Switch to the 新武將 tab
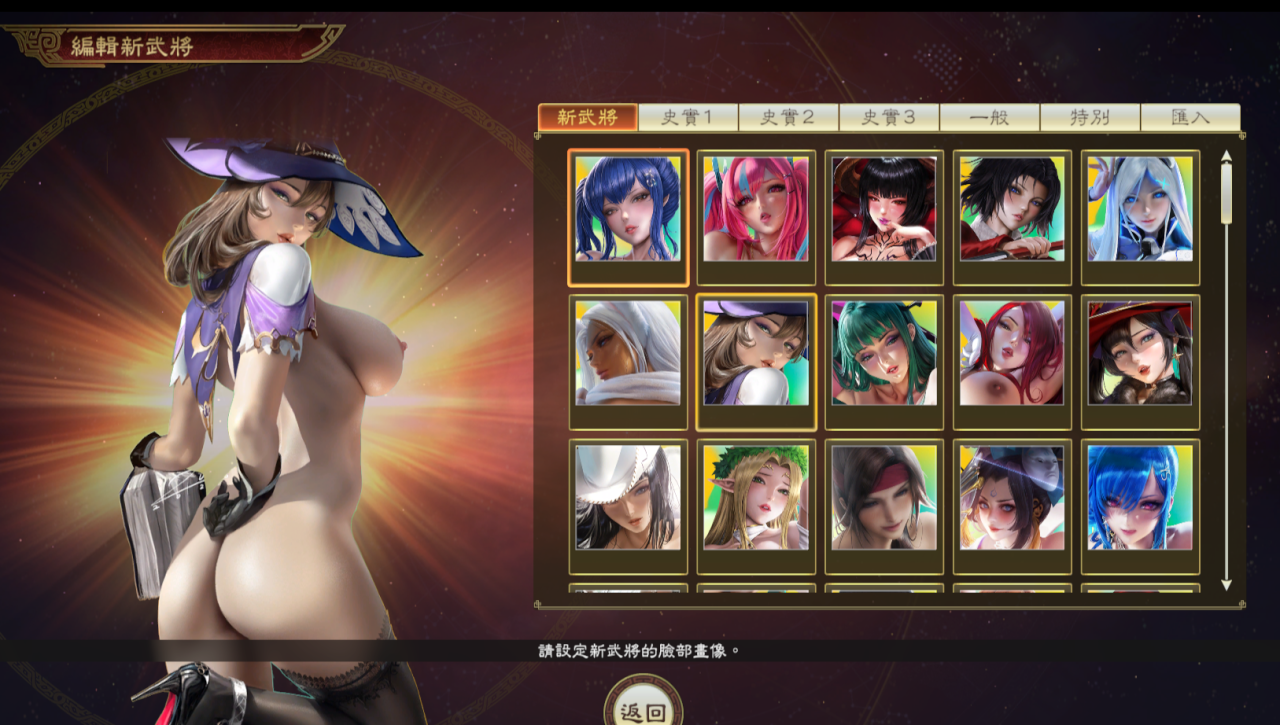 point(588,117)
